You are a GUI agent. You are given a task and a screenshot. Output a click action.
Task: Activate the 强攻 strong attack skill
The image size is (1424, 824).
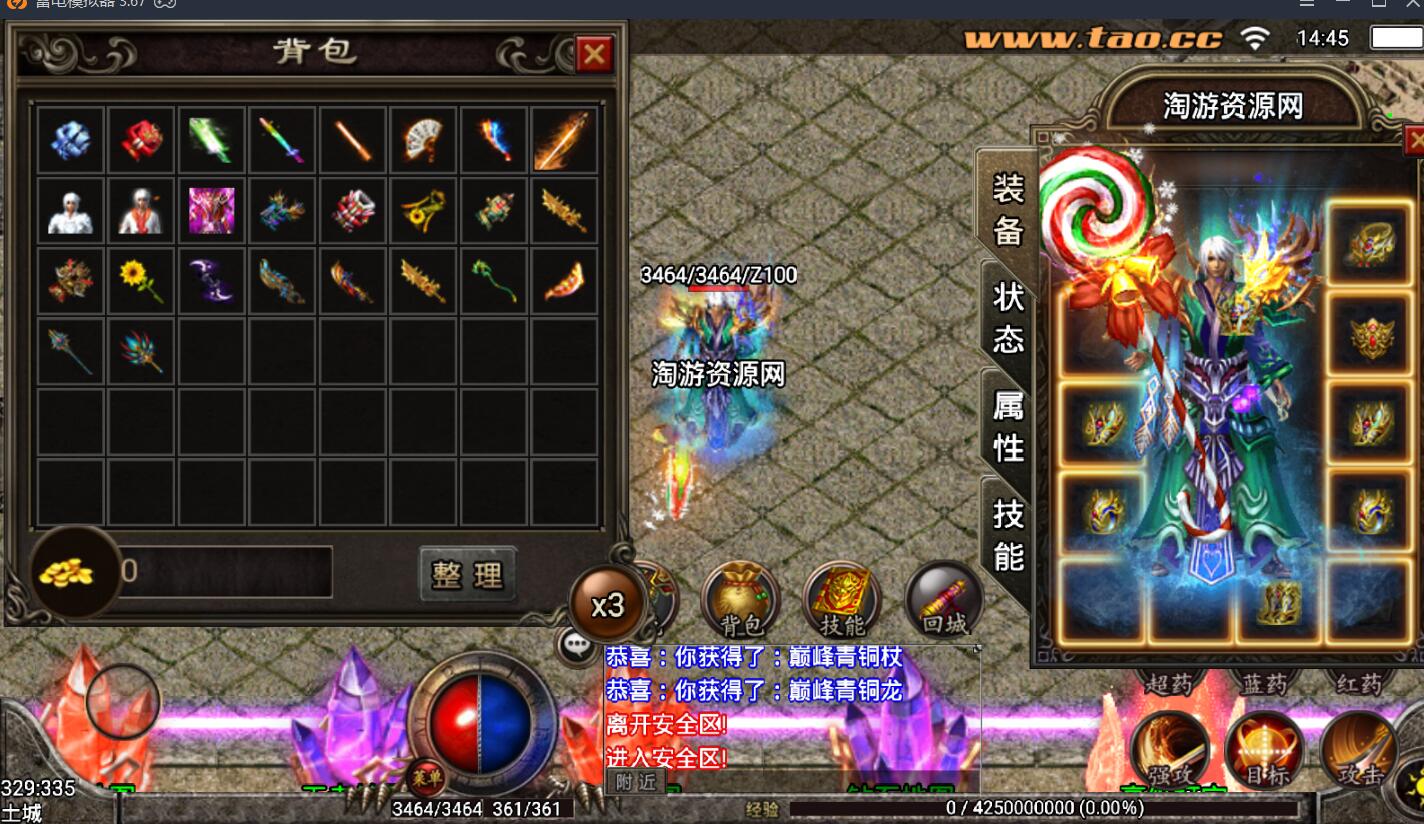click(x=1169, y=750)
